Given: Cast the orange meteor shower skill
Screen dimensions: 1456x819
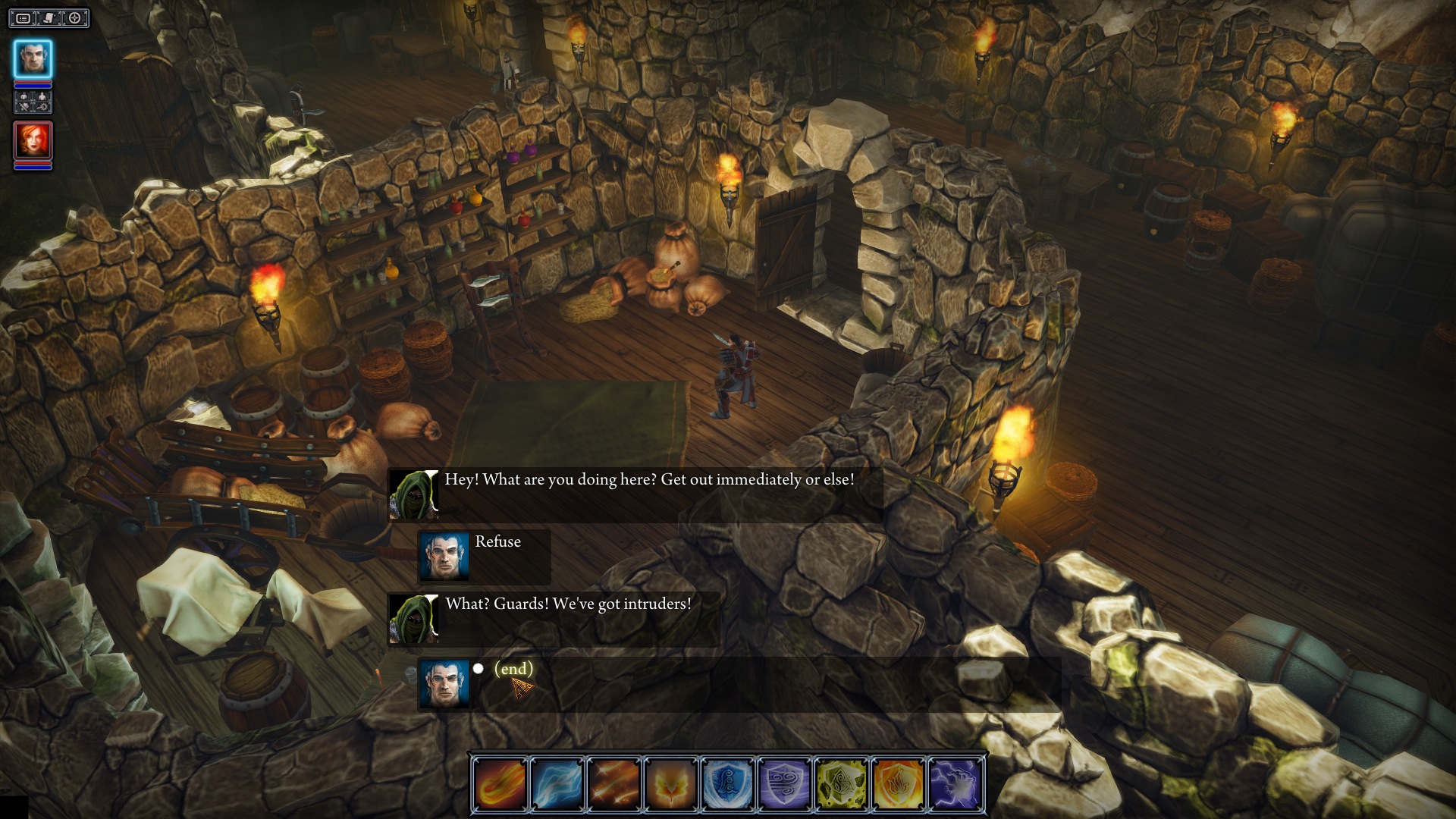Looking at the screenshot, I should (615, 784).
